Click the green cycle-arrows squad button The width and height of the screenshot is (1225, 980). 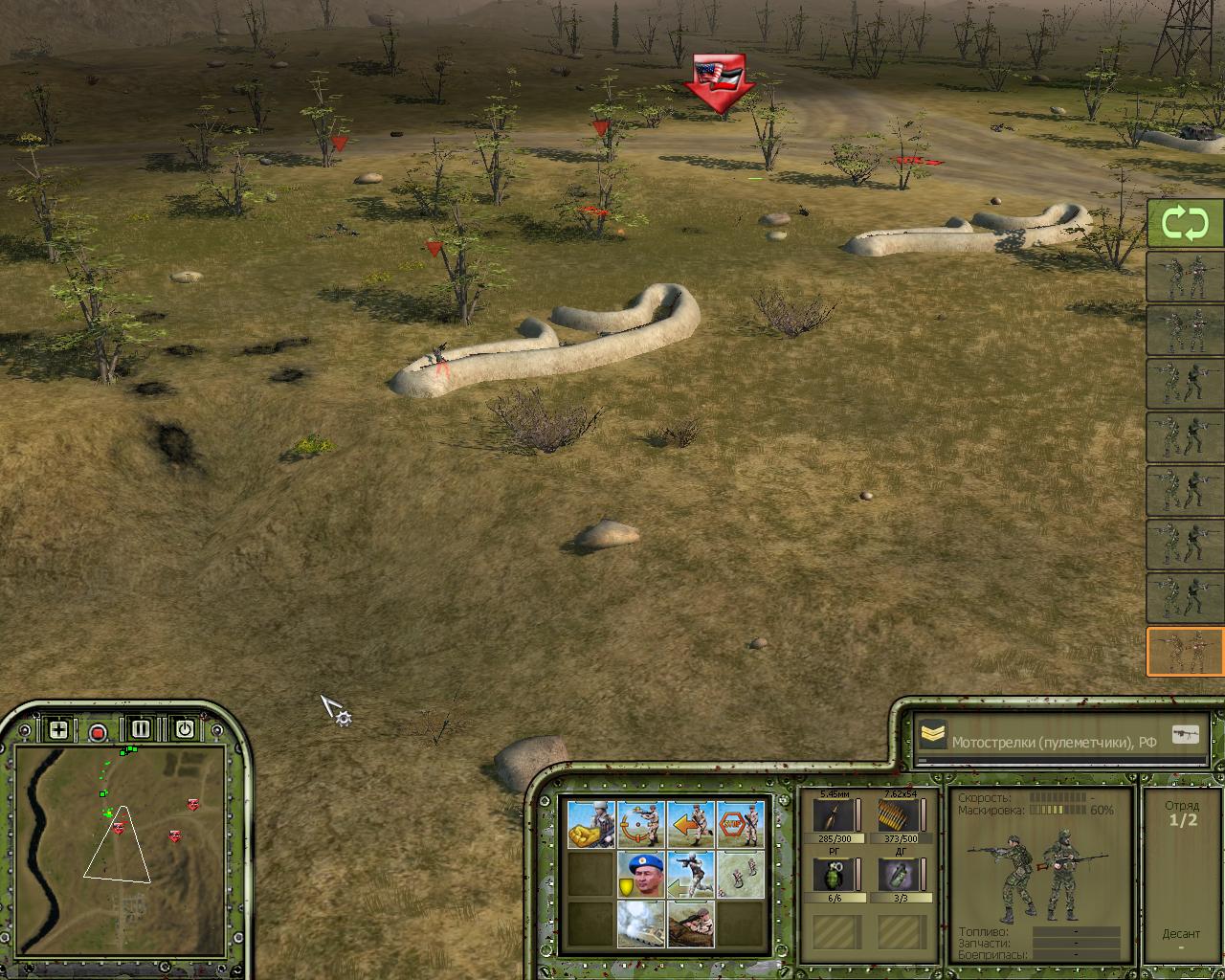click(1186, 224)
